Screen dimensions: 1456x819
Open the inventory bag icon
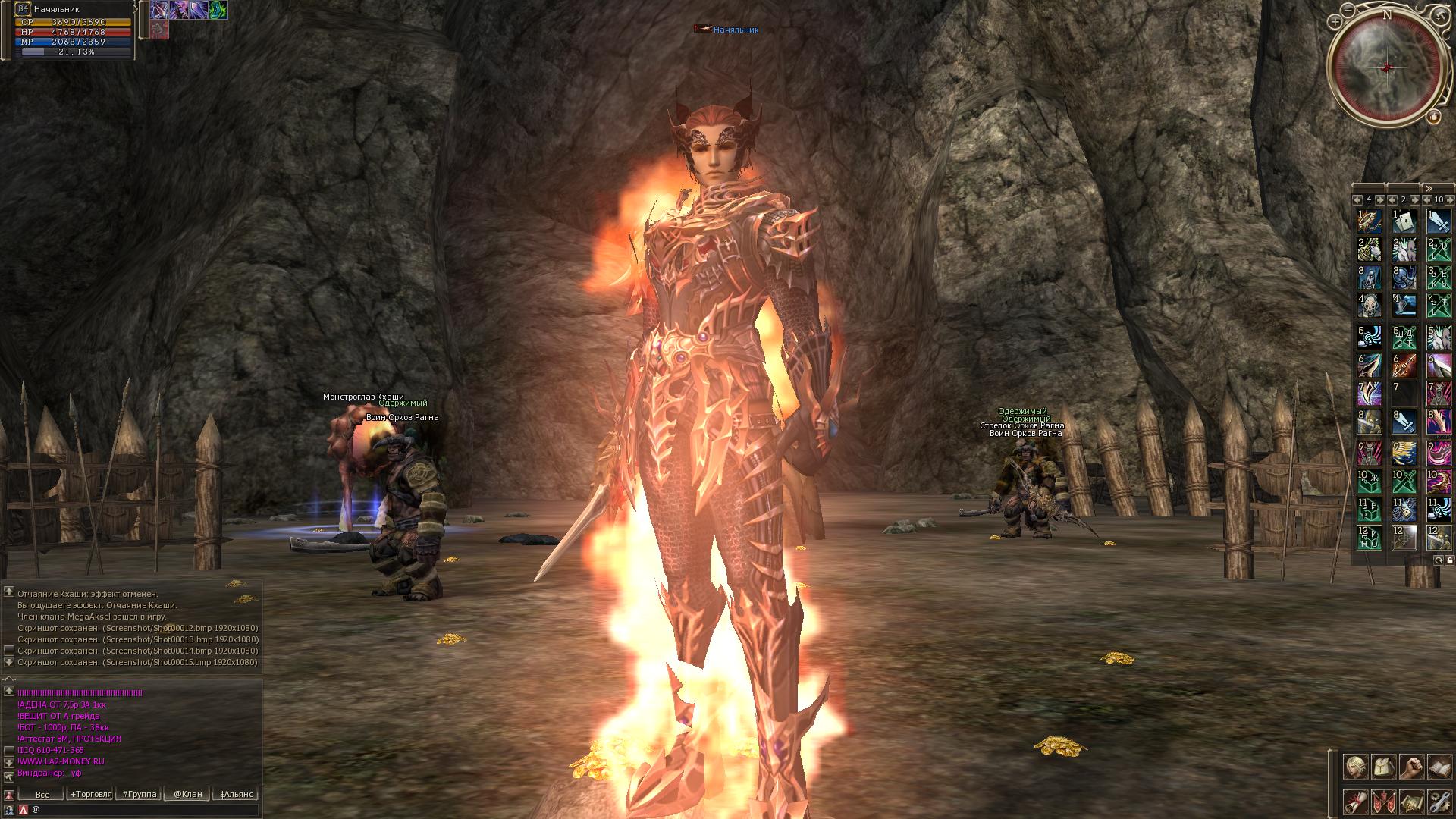pos(1382,767)
